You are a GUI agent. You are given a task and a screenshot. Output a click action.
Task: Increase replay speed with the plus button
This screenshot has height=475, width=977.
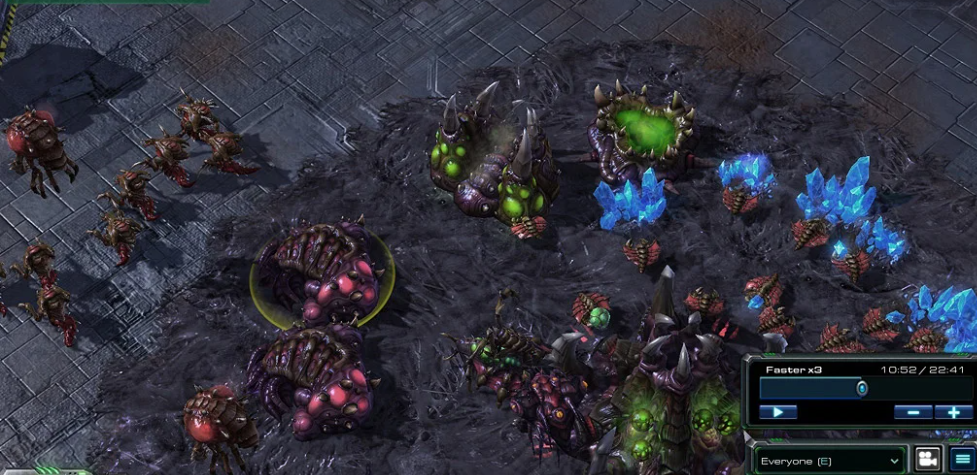point(952,412)
